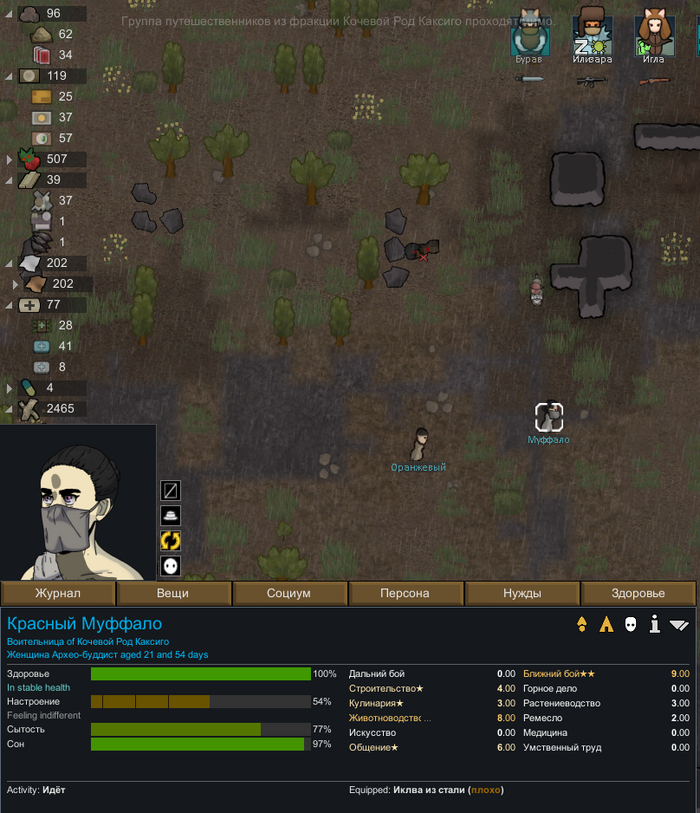Viewport: 700px width, 813px height.
Task: Open the Журнал tab
Action: point(58,593)
